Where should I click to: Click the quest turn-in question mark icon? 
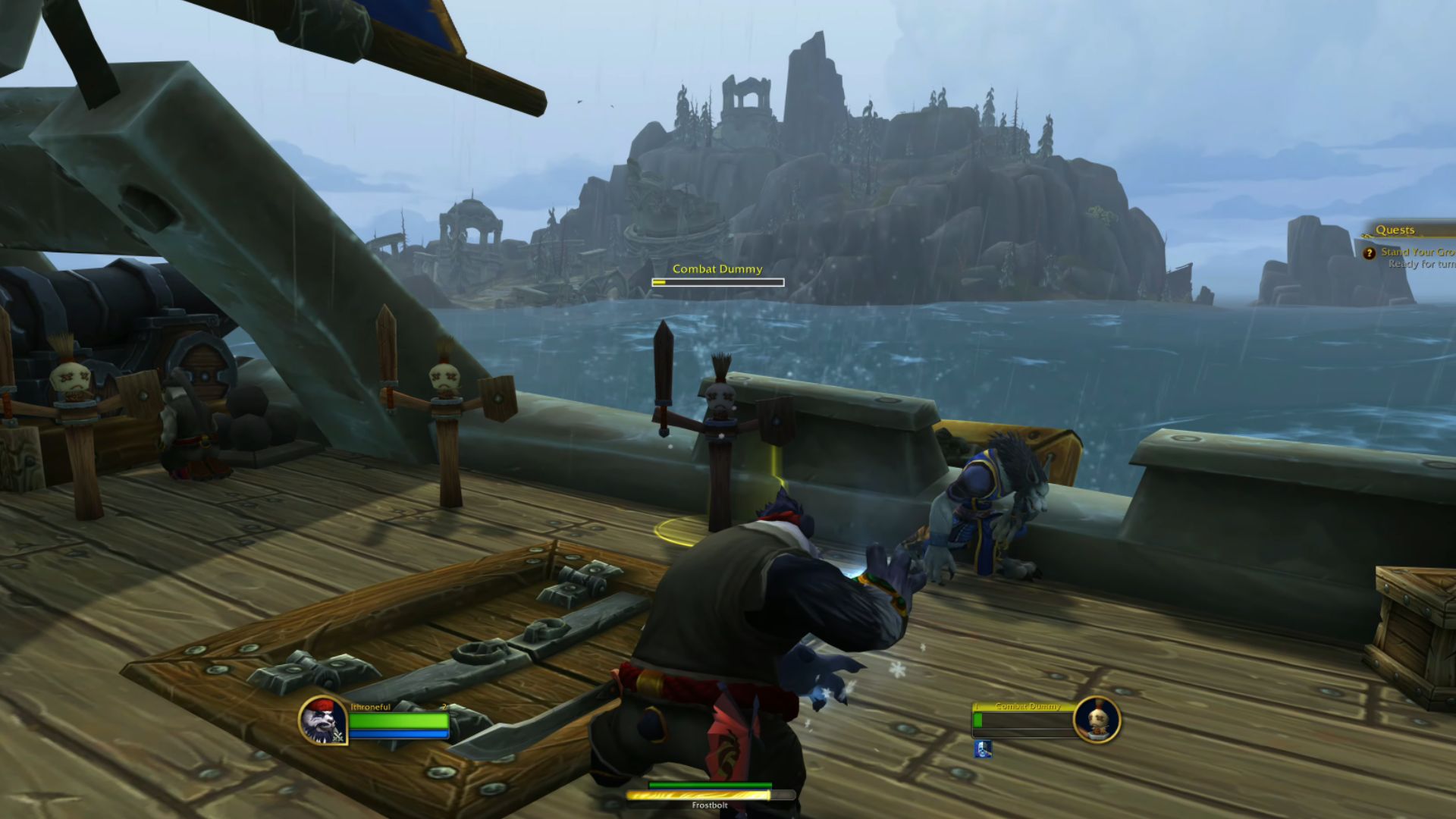pos(1369,253)
